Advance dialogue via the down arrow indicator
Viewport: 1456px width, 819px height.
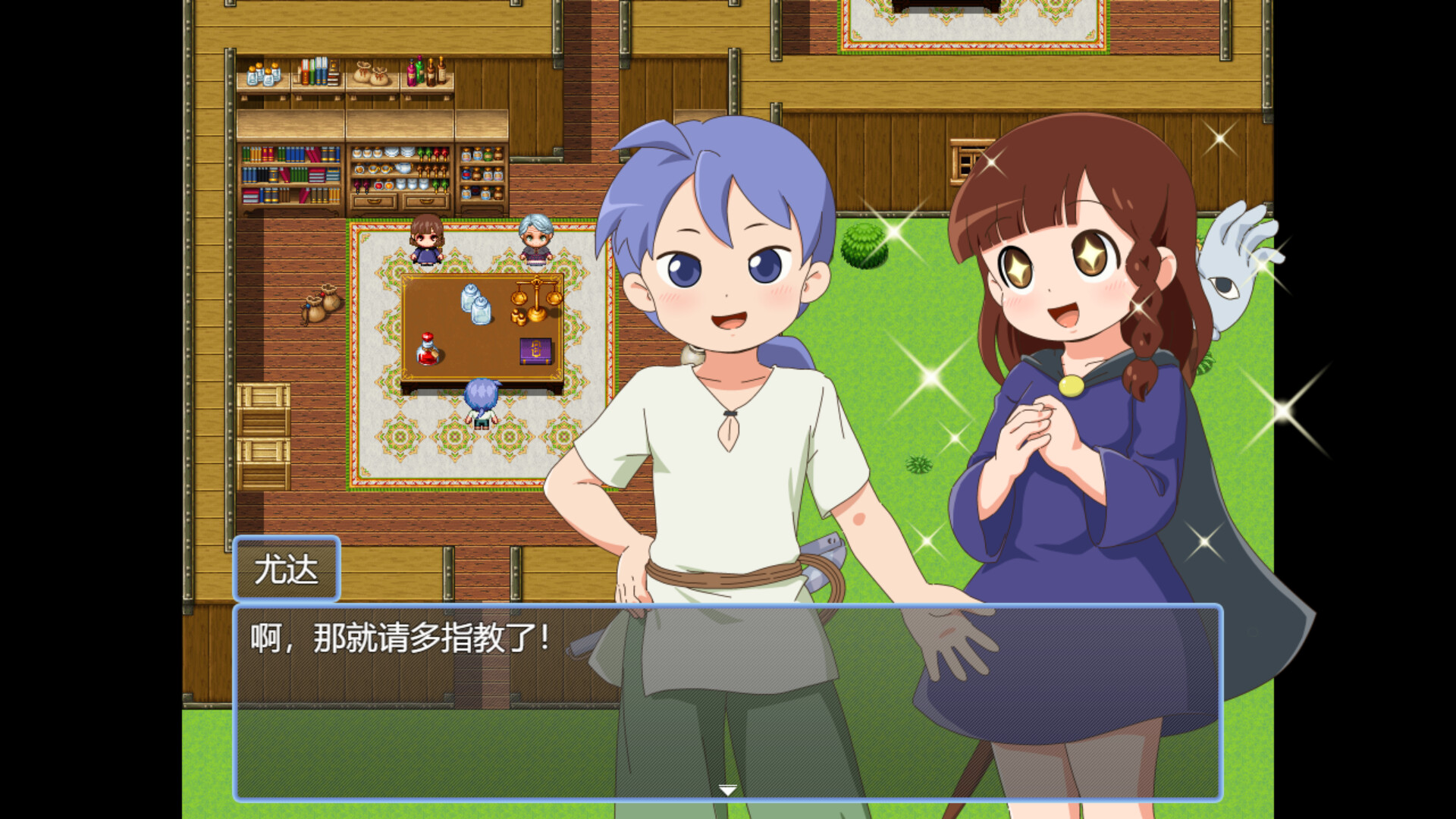tap(729, 789)
